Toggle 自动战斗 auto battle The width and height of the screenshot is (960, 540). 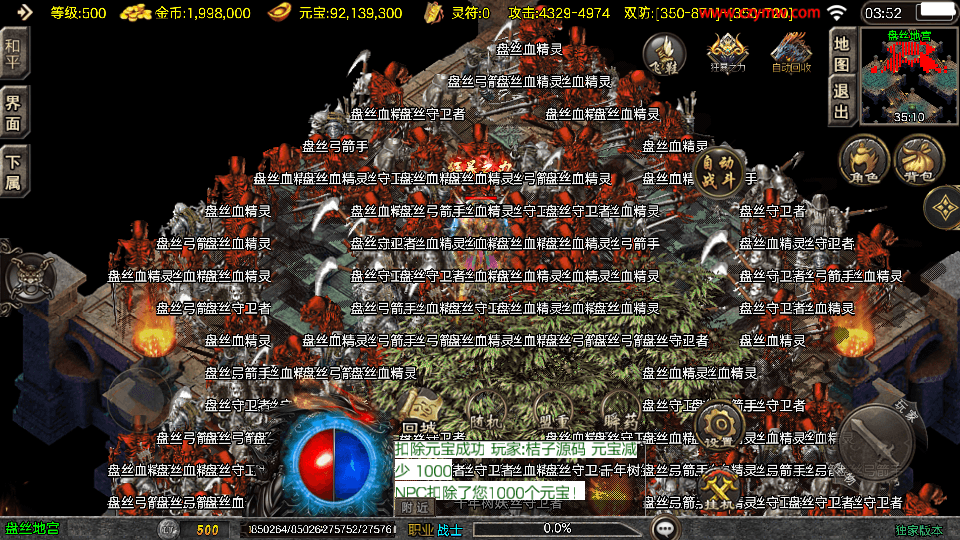pos(719,170)
